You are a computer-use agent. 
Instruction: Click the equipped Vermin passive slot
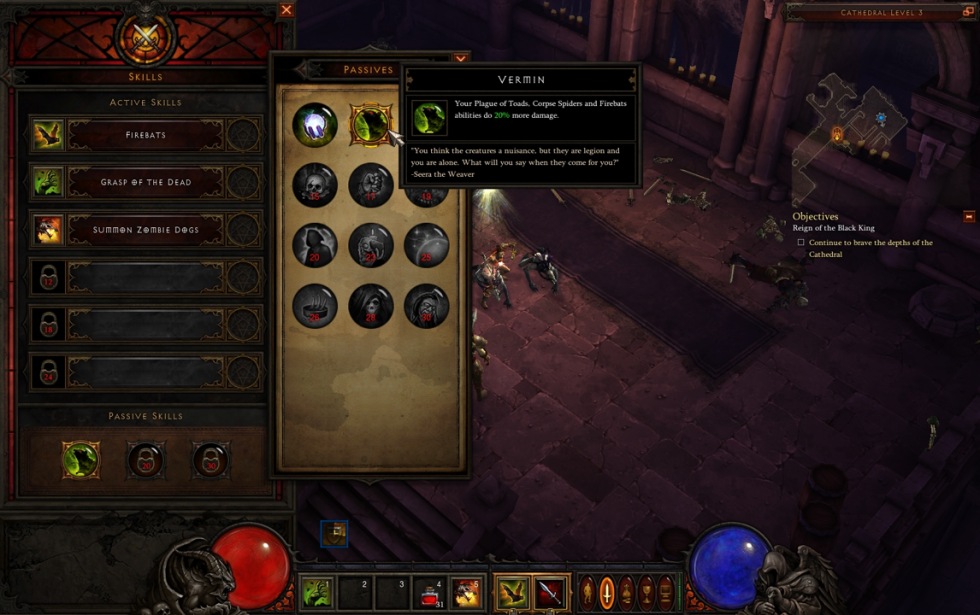(x=80, y=460)
